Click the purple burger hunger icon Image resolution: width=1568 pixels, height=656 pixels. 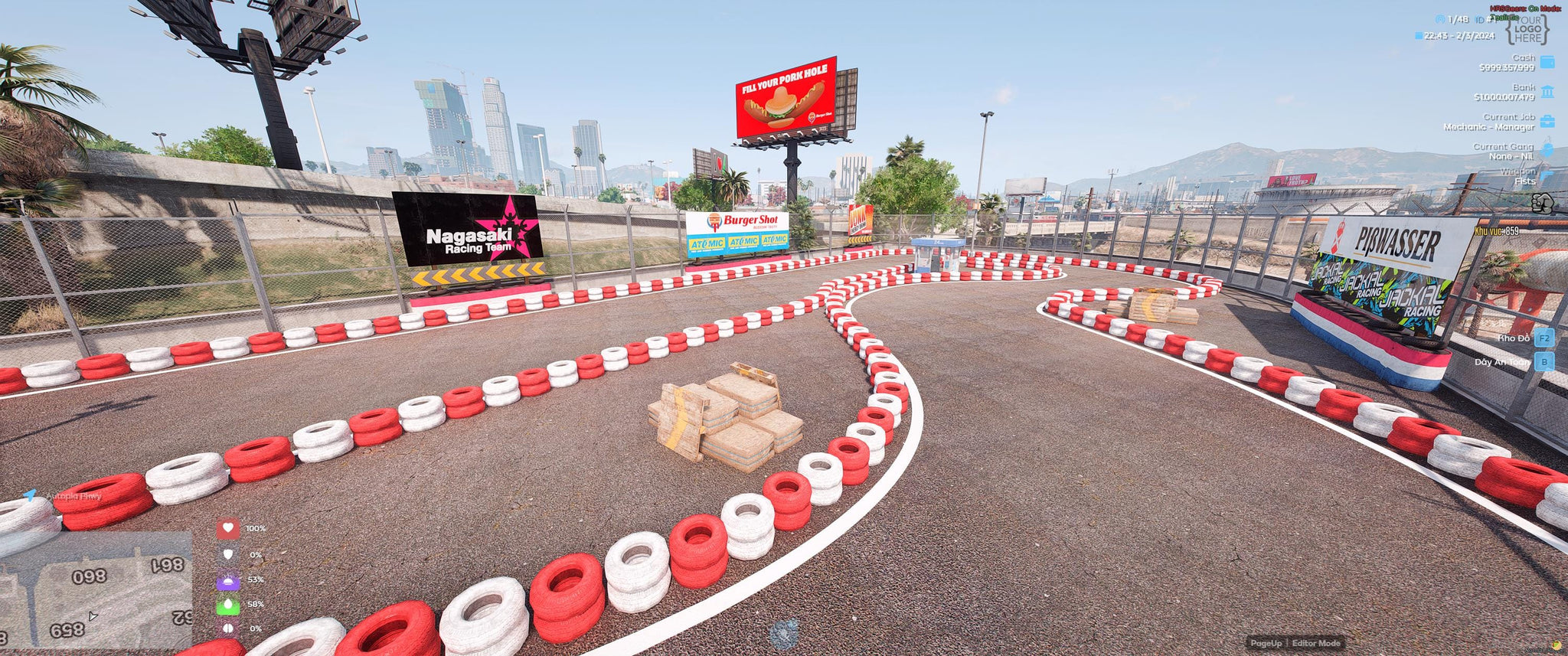(x=228, y=580)
